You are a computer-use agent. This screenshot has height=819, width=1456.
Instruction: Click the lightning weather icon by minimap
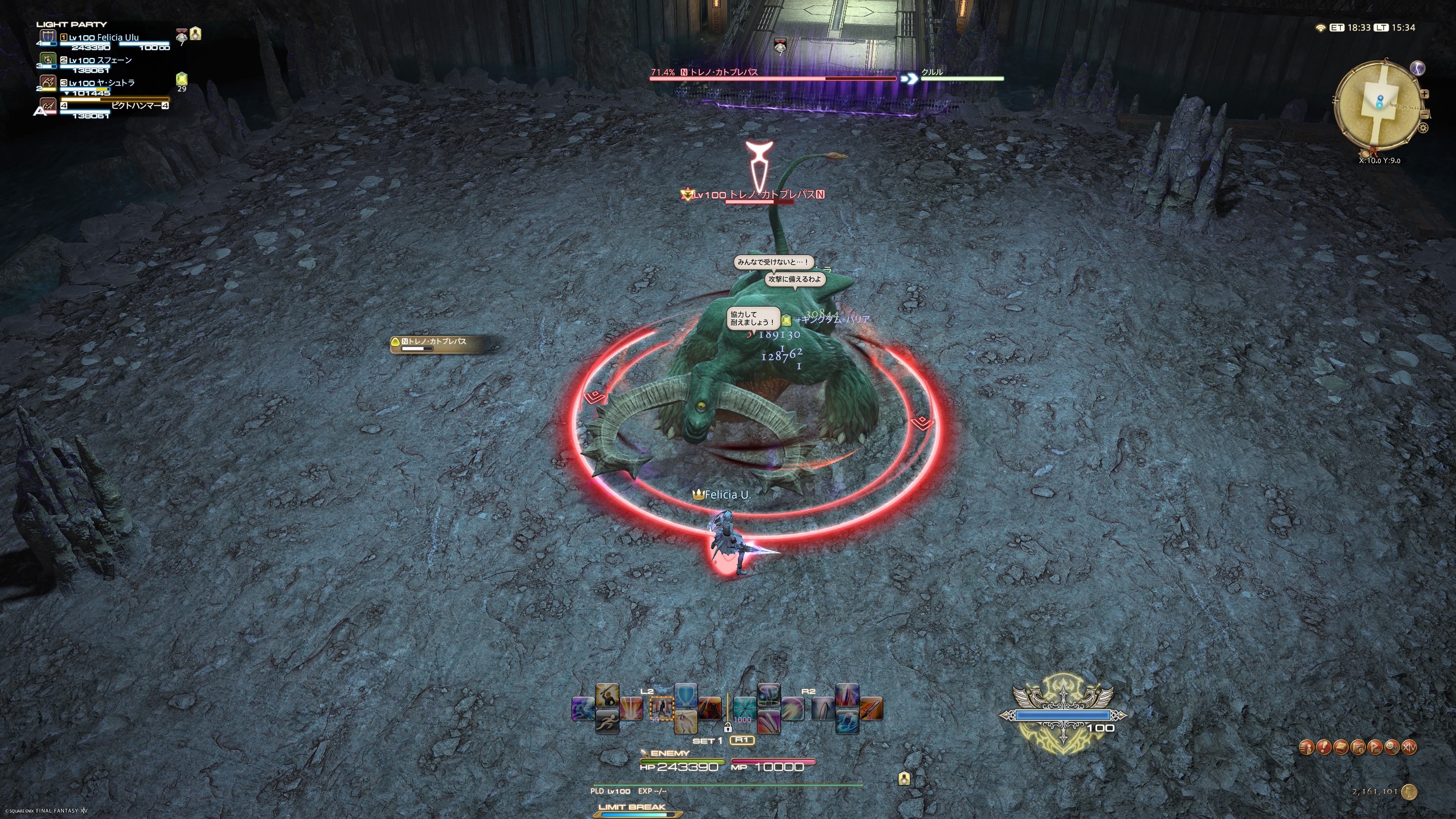coord(1418,68)
